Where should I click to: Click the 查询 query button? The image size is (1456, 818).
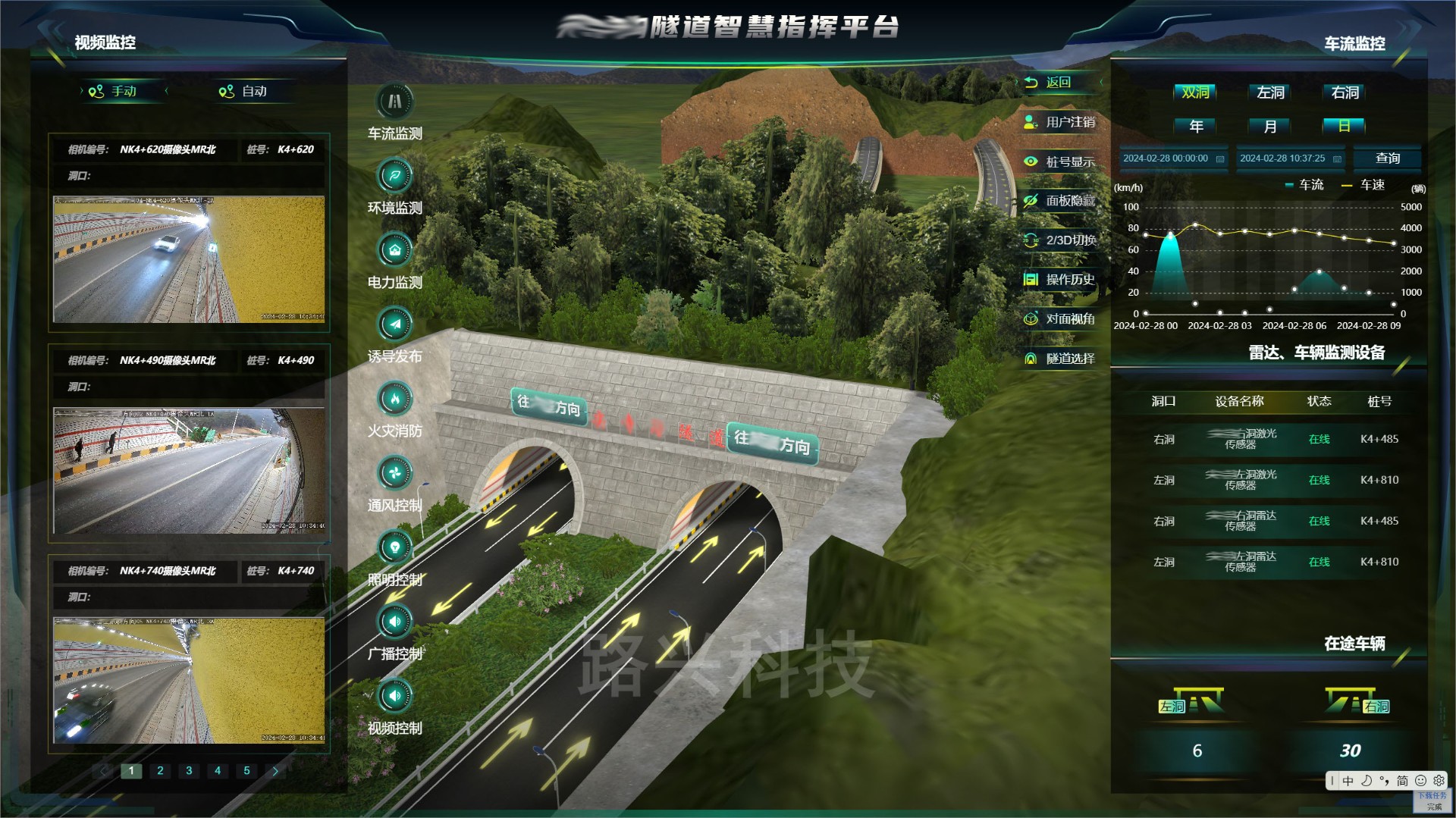click(1387, 158)
